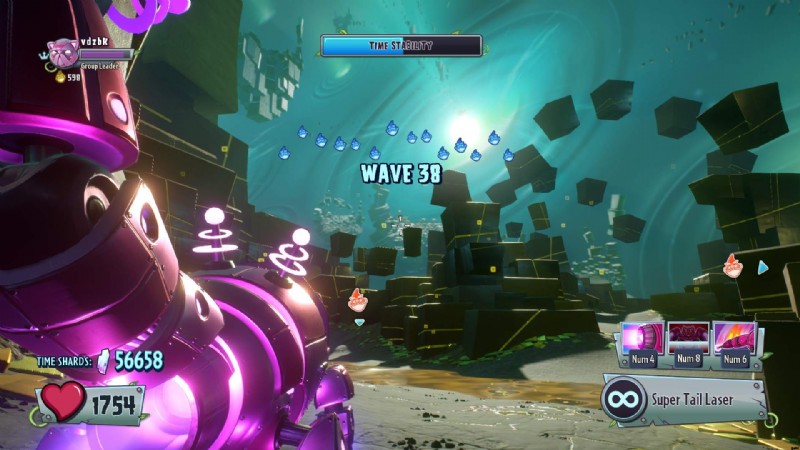Activate the dash pounce ability

coord(735,338)
